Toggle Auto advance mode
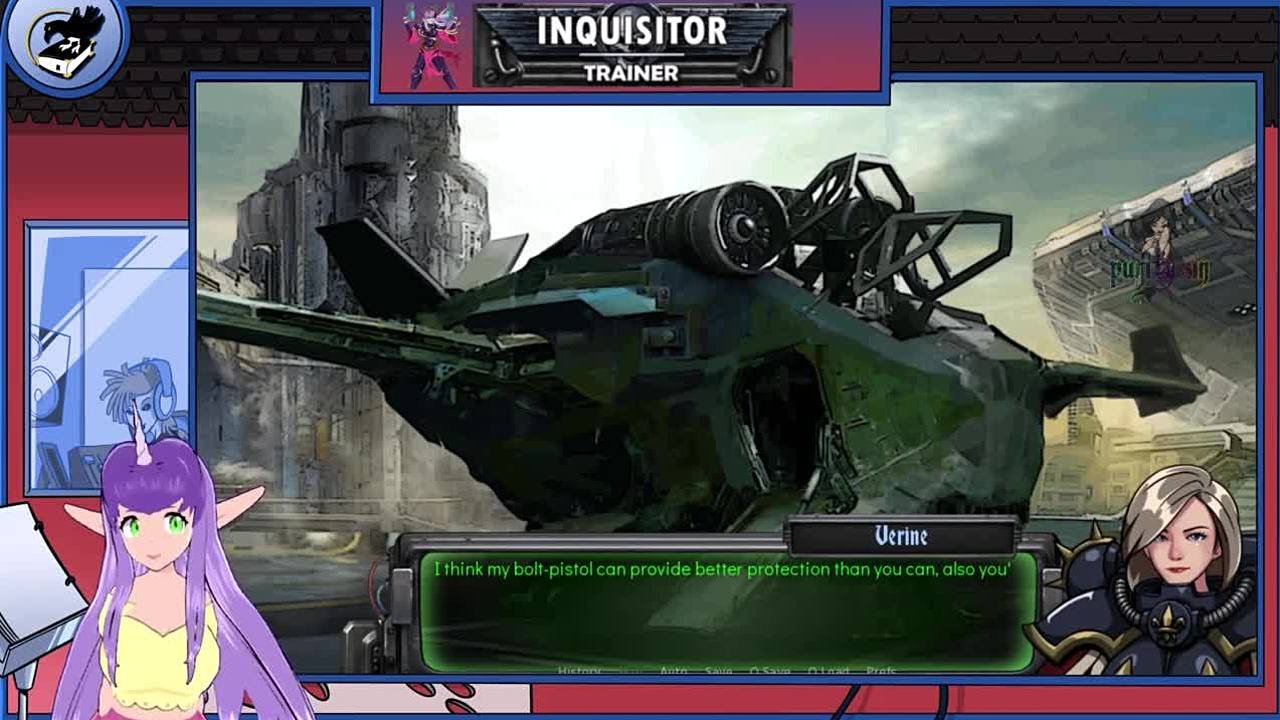This screenshot has height=720, width=1280. [x=673, y=670]
